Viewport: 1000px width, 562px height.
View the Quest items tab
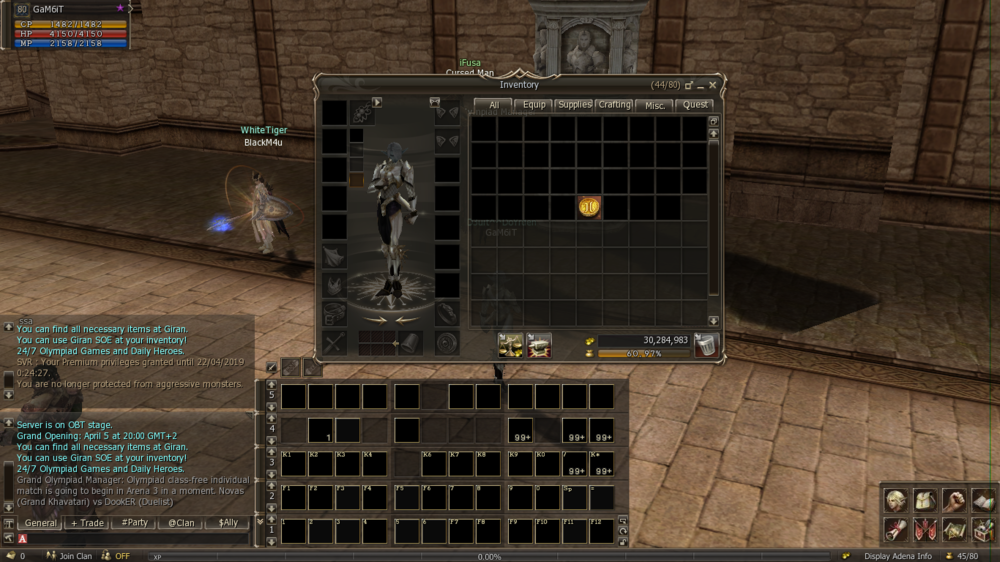695,104
